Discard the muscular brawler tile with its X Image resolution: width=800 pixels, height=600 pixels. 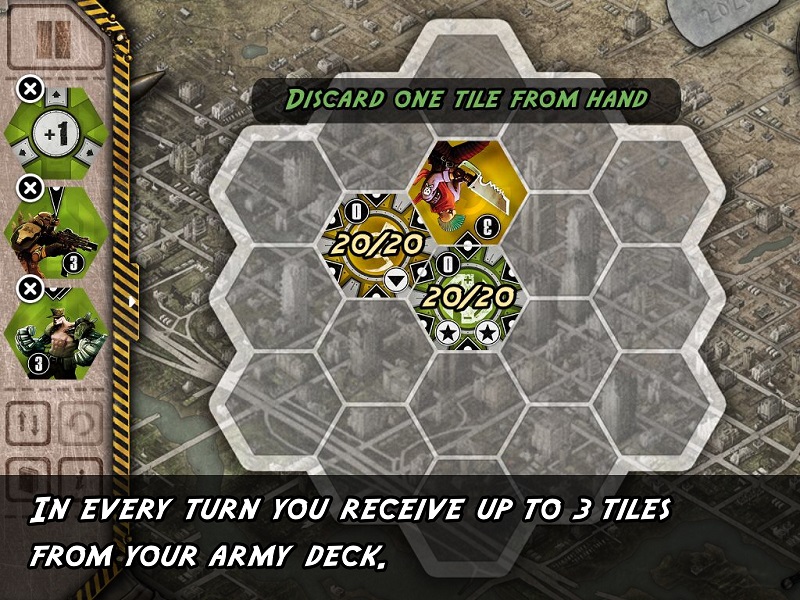(x=30, y=289)
